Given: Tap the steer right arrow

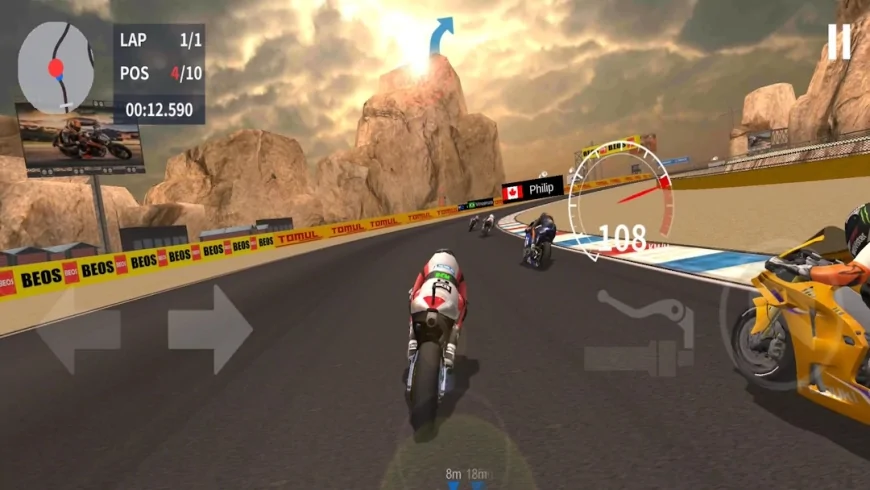Looking at the screenshot, I should [209, 329].
